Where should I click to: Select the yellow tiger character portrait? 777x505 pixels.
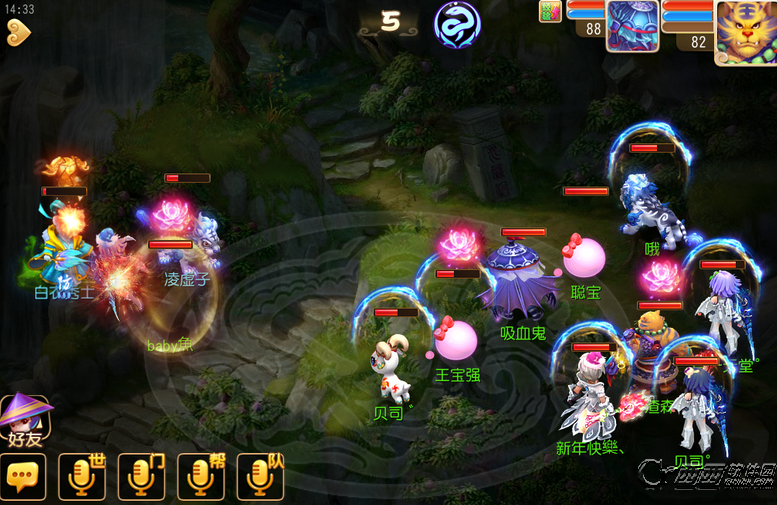pos(745,31)
